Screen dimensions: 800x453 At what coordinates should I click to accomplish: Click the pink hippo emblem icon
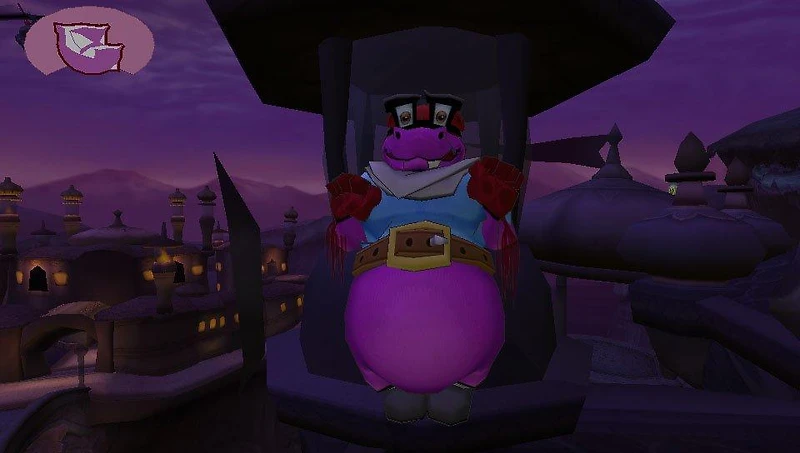coord(89,44)
